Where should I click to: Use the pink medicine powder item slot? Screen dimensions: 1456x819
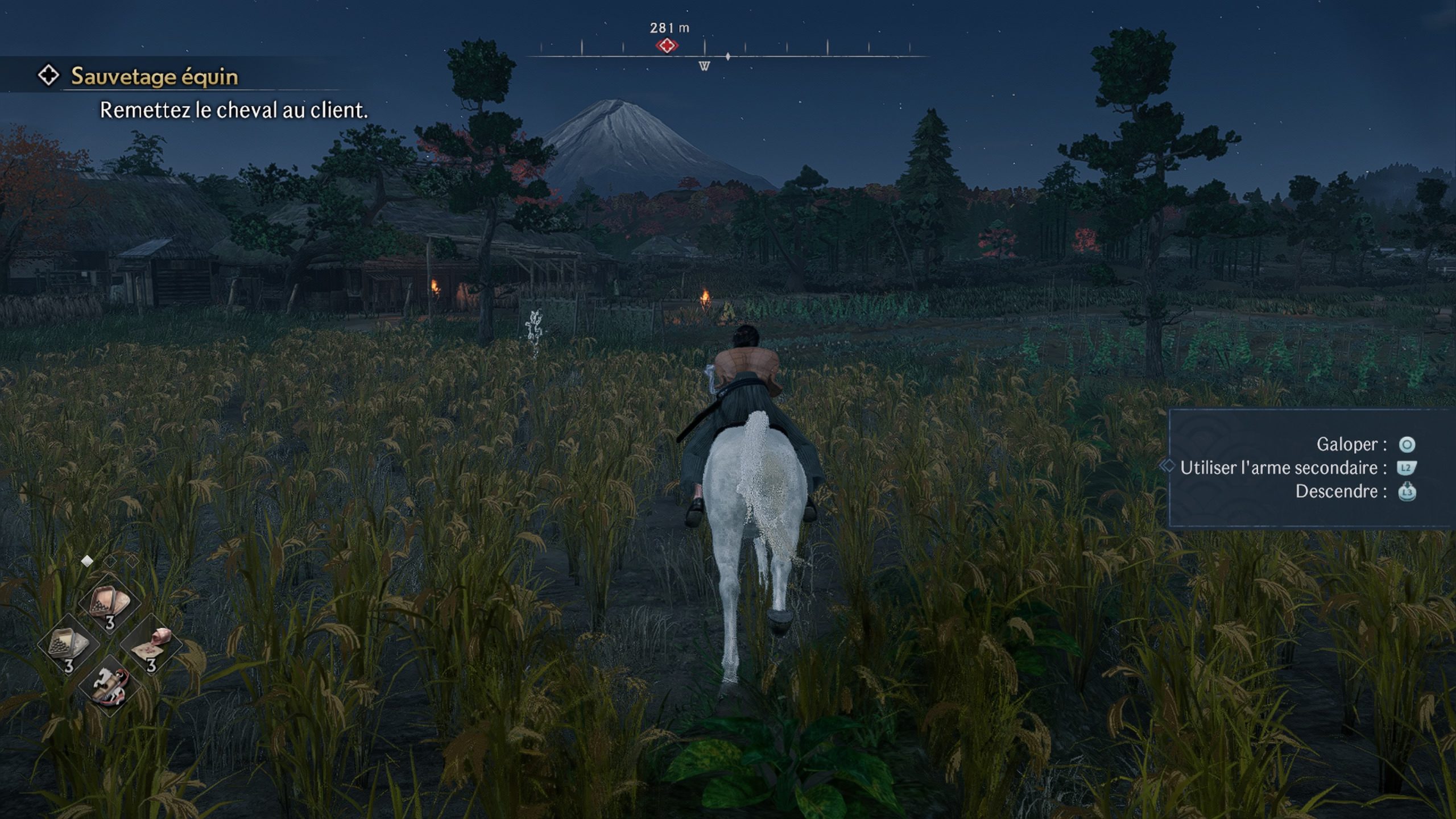(x=151, y=645)
